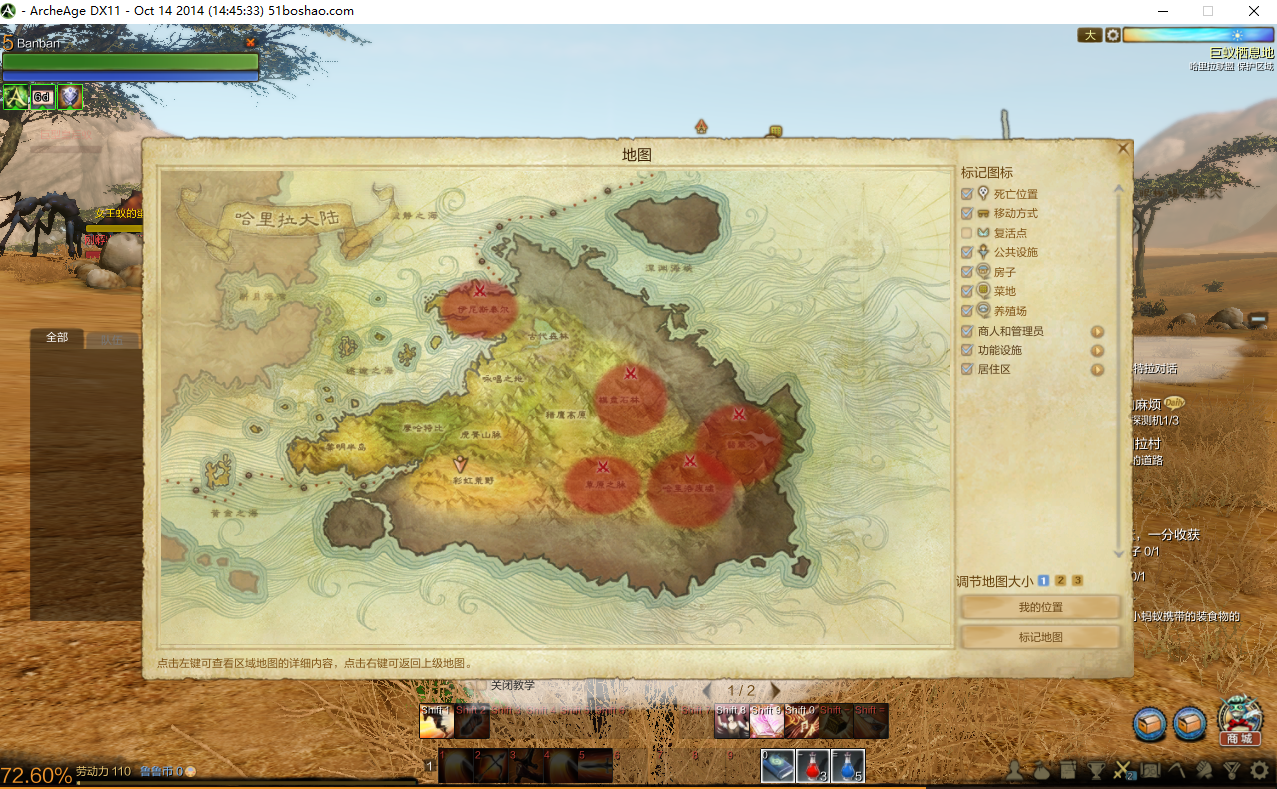The height and width of the screenshot is (789, 1277).
Task: Expand the 居住区 marker category arrow
Action: [1097, 370]
